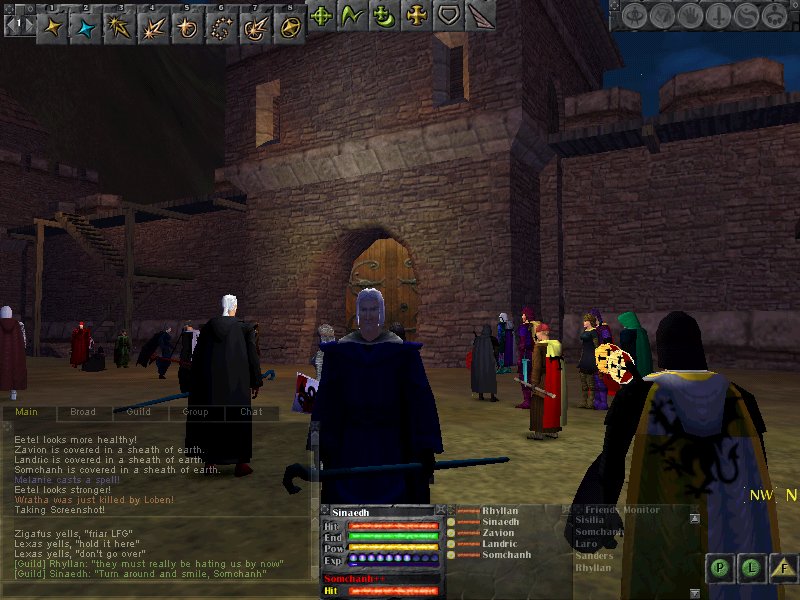This screenshot has width=800, height=600.
Task: Click the round green L button
Action: (x=751, y=568)
